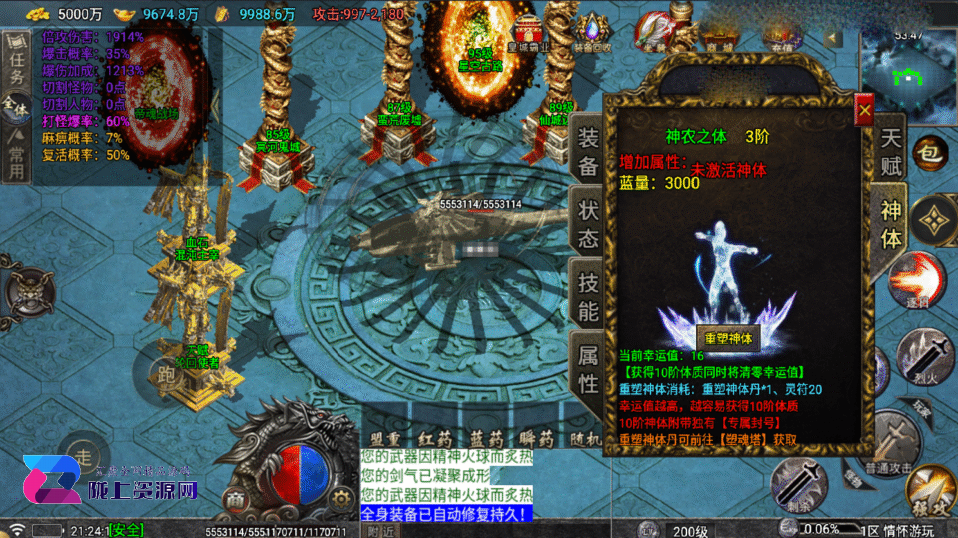Viewport: 958px width, 538px height.
Task: Open the gear settings button by the orb
Action: coord(342,497)
